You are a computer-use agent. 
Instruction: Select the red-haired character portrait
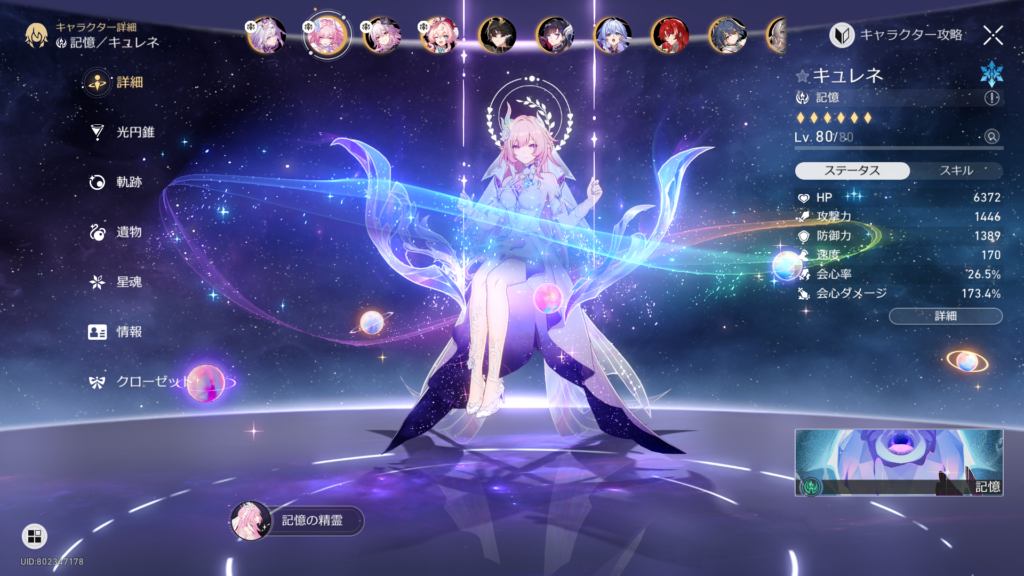click(669, 35)
